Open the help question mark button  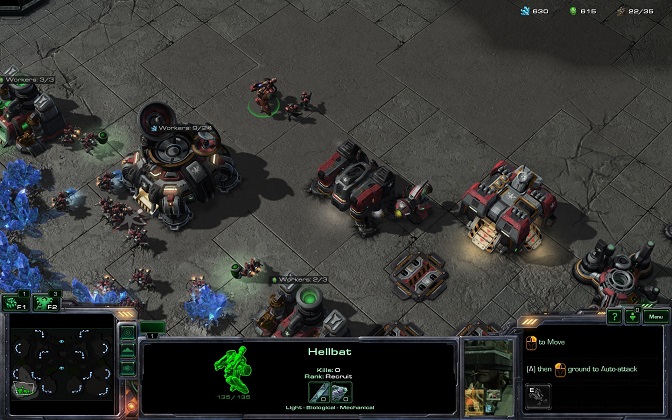pos(617,317)
